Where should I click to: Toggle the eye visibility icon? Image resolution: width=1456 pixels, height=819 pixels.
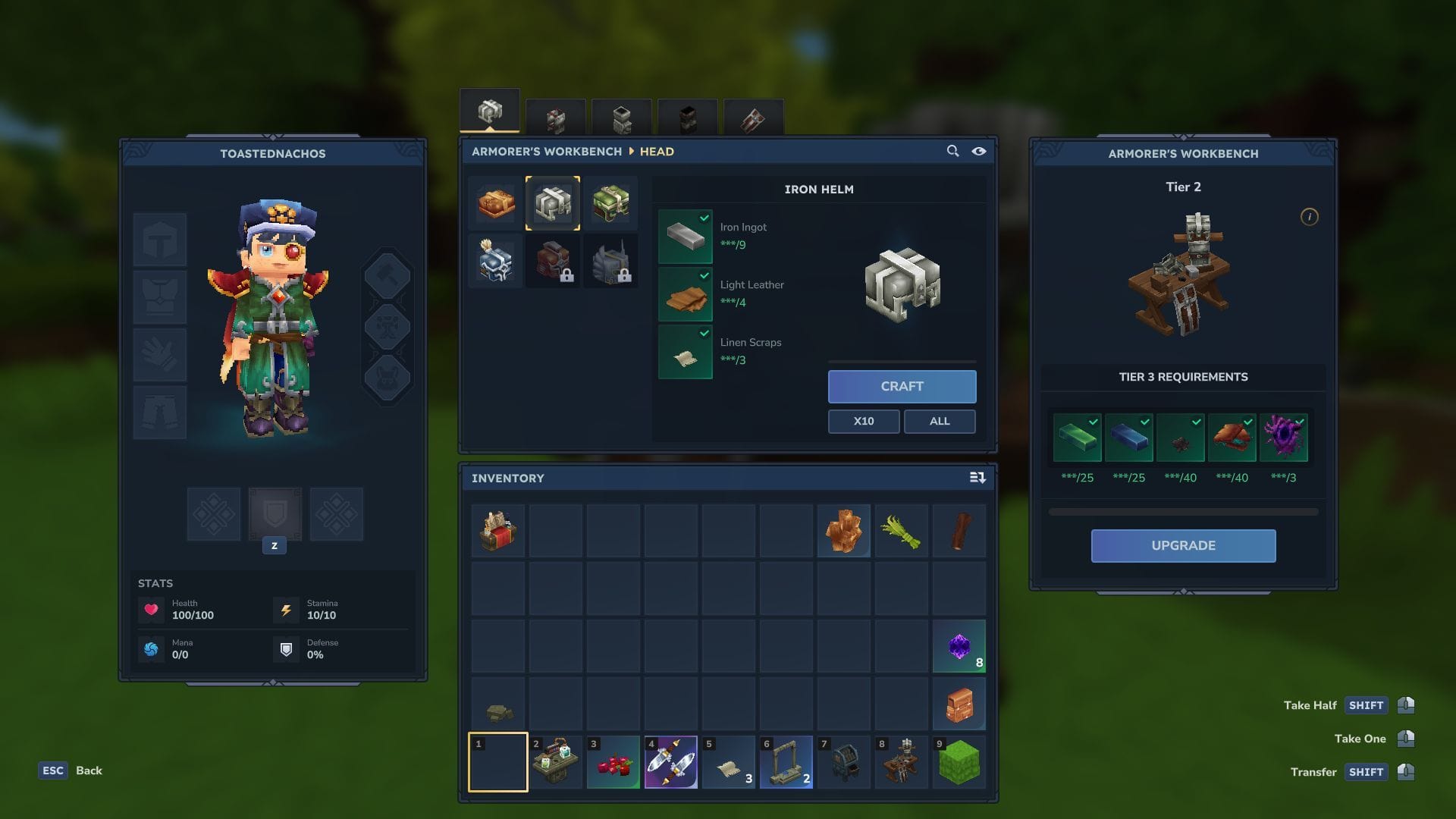979,151
